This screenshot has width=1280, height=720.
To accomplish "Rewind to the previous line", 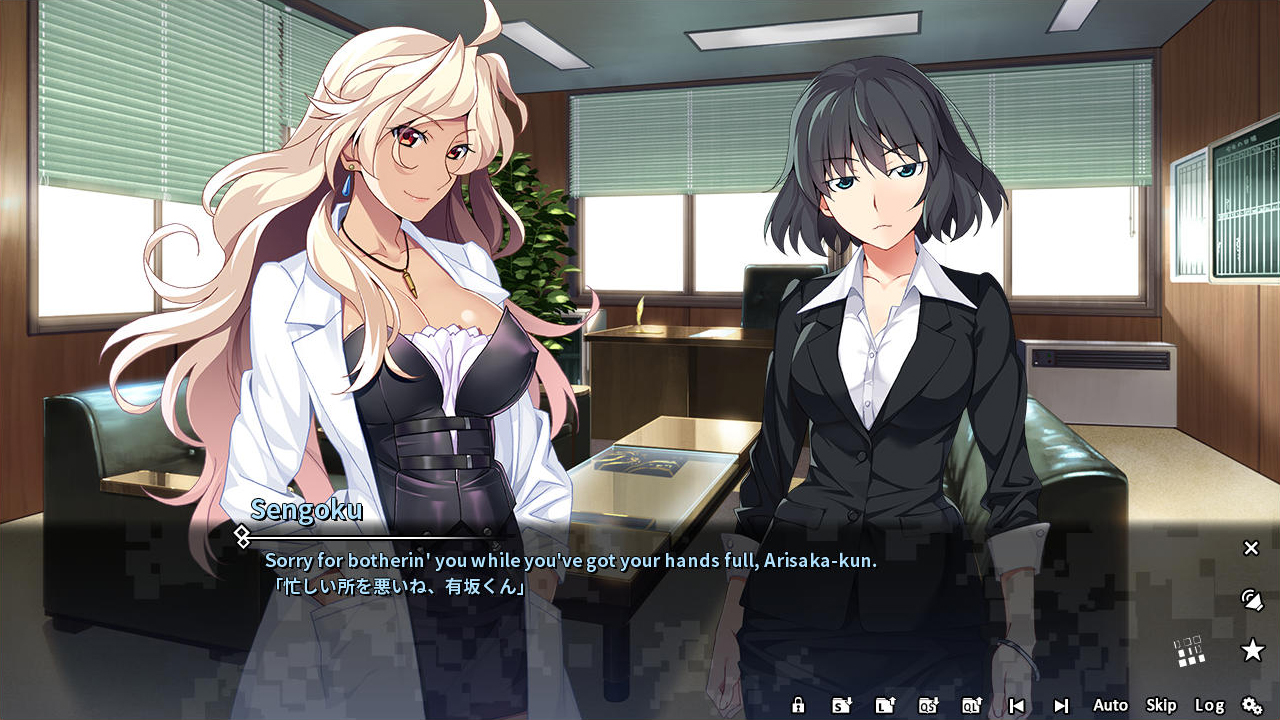I will 1018,706.
